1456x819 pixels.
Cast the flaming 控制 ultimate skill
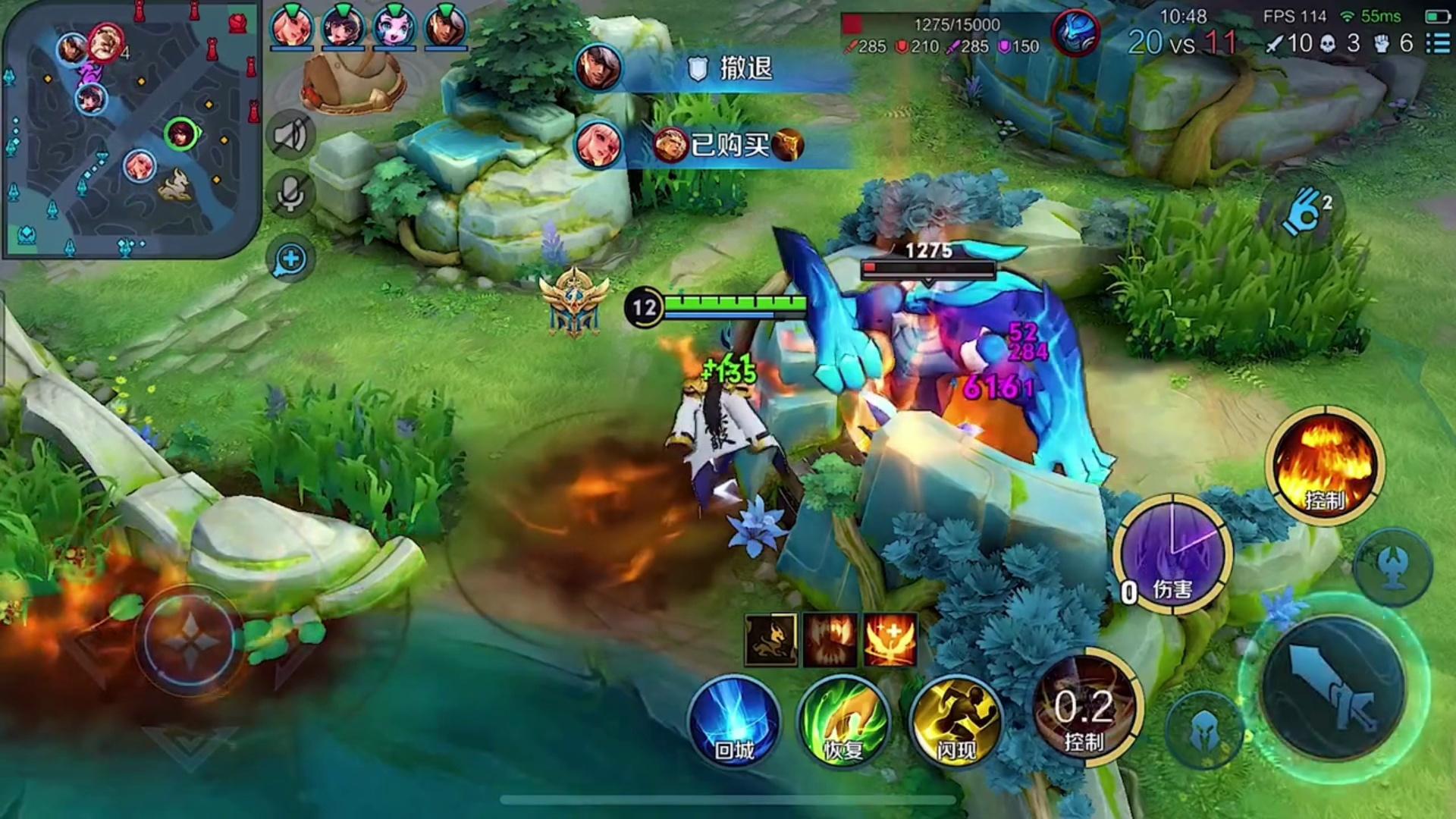1325,464
